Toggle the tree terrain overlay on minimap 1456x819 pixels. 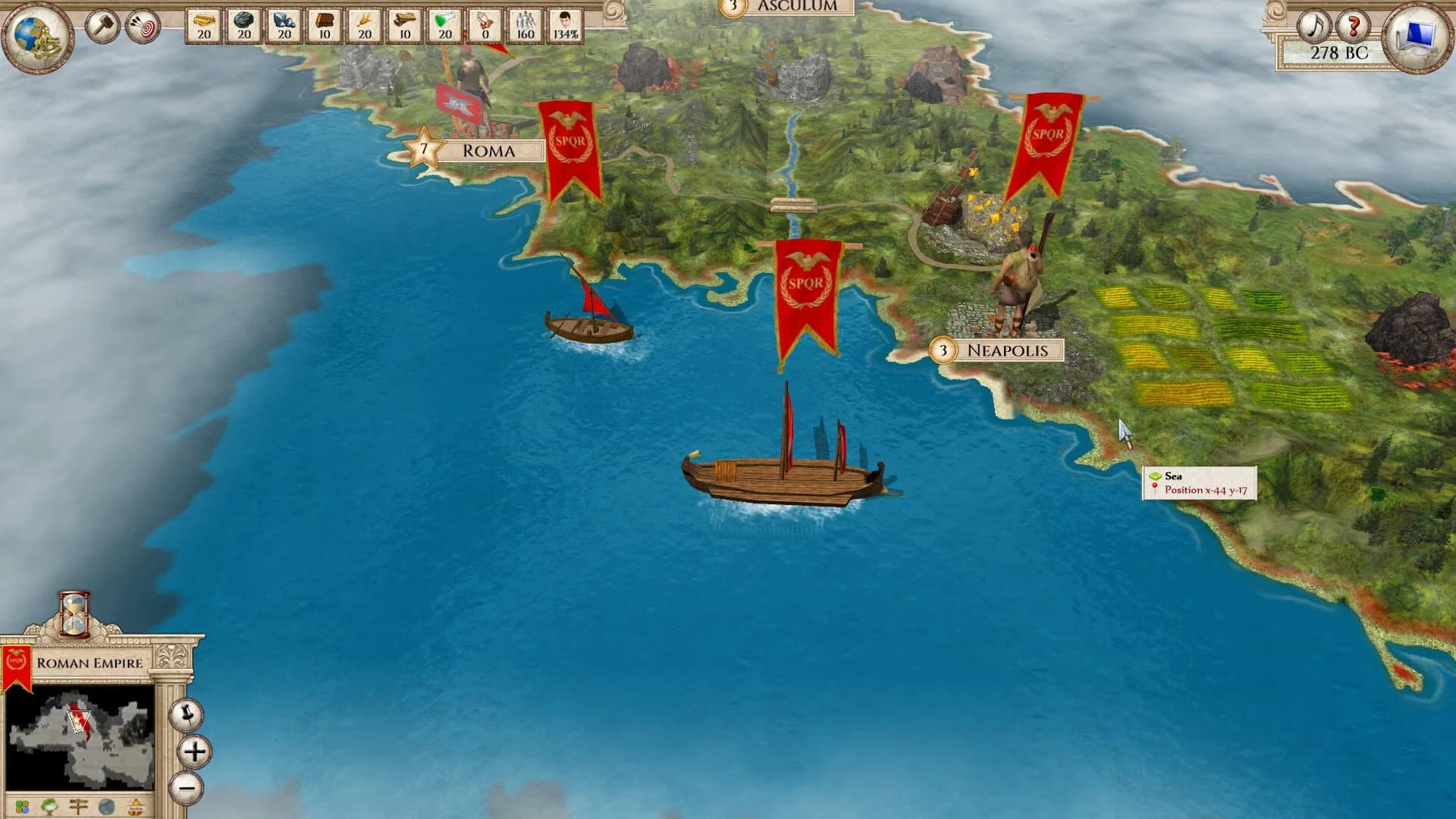tap(50, 806)
